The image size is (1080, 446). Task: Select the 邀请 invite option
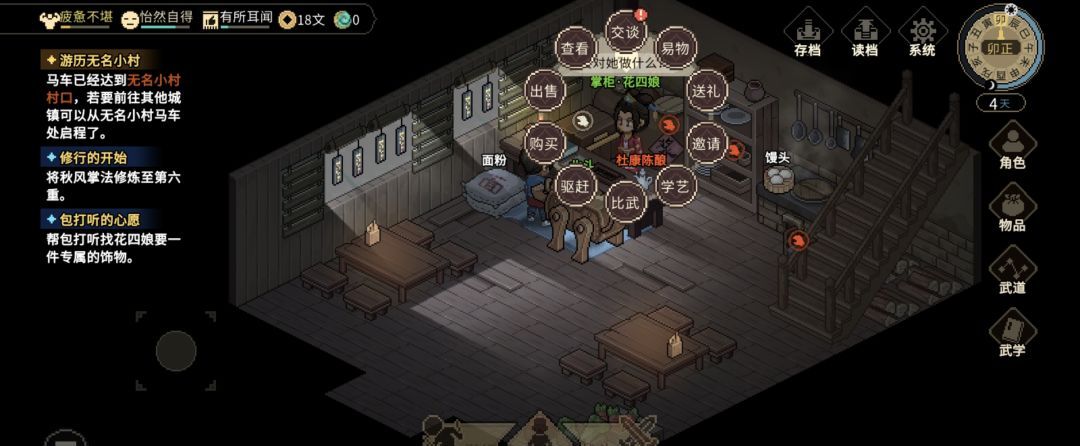coord(706,144)
